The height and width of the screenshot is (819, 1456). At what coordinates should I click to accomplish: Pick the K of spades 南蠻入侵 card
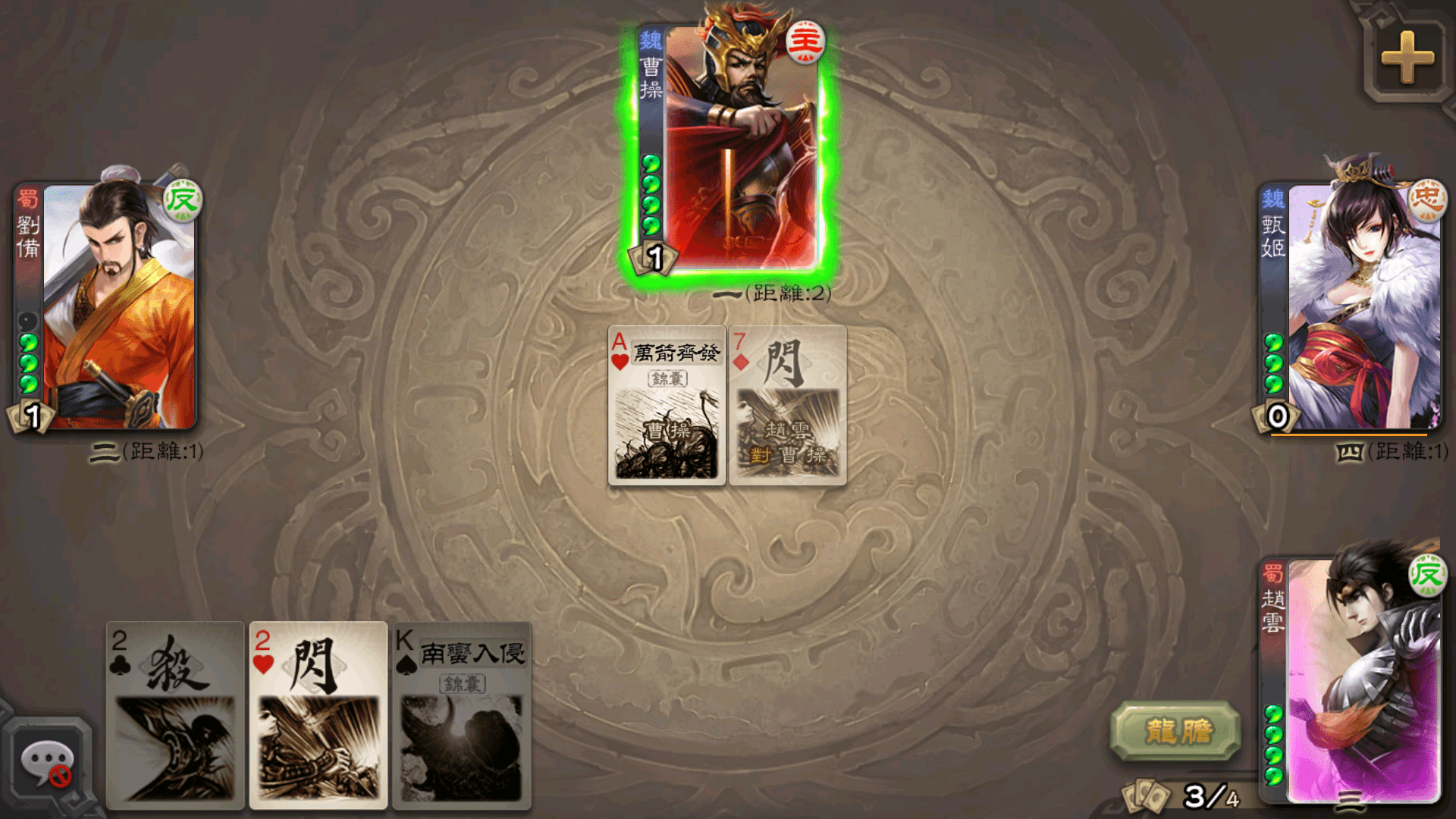[x=461, y=714]
